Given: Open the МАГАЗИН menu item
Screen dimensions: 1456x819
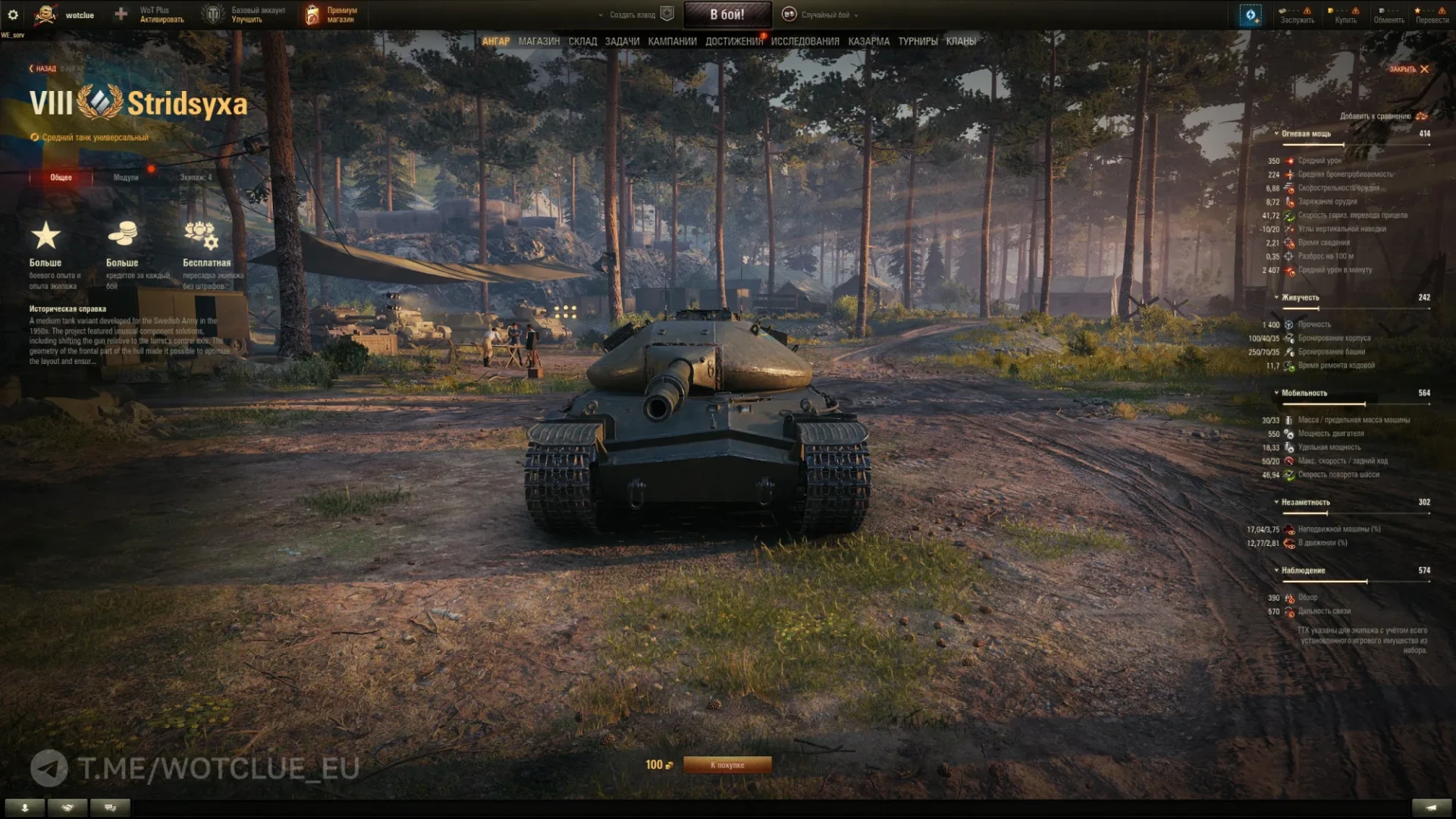Looking at the screenshot, I should (x=540, y=42).
